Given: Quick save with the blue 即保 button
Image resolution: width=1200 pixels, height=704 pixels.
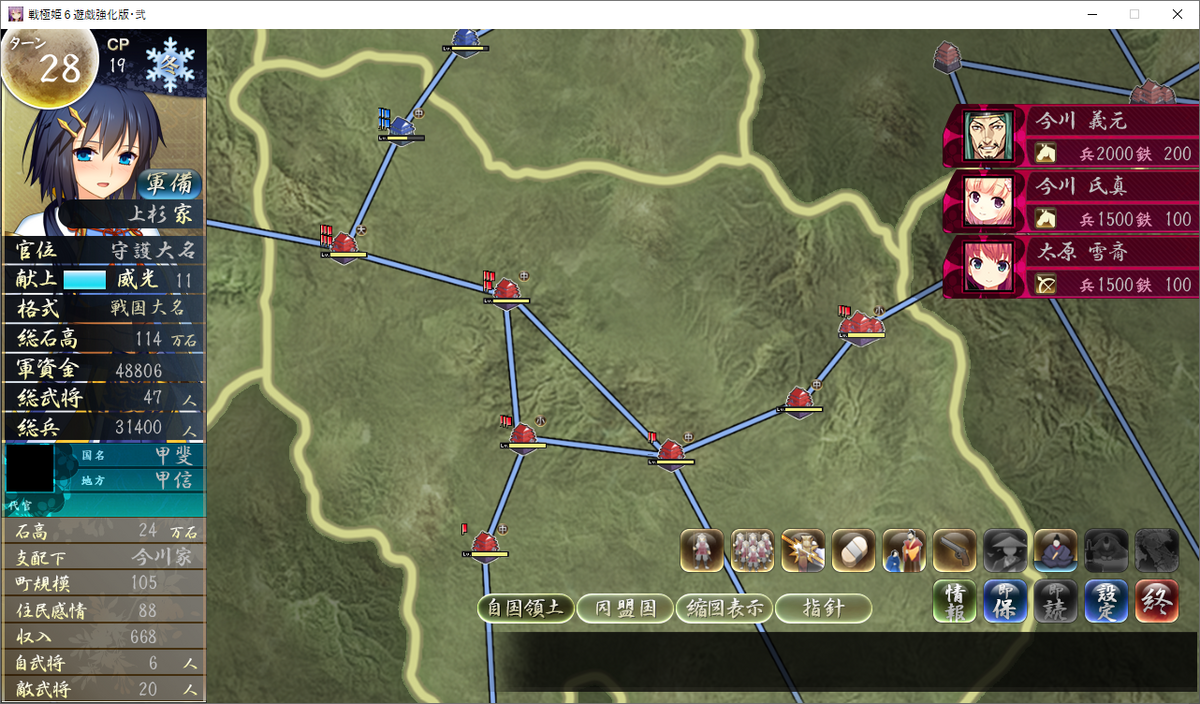Looking at the screenshot, I should tap(1005, 602).
